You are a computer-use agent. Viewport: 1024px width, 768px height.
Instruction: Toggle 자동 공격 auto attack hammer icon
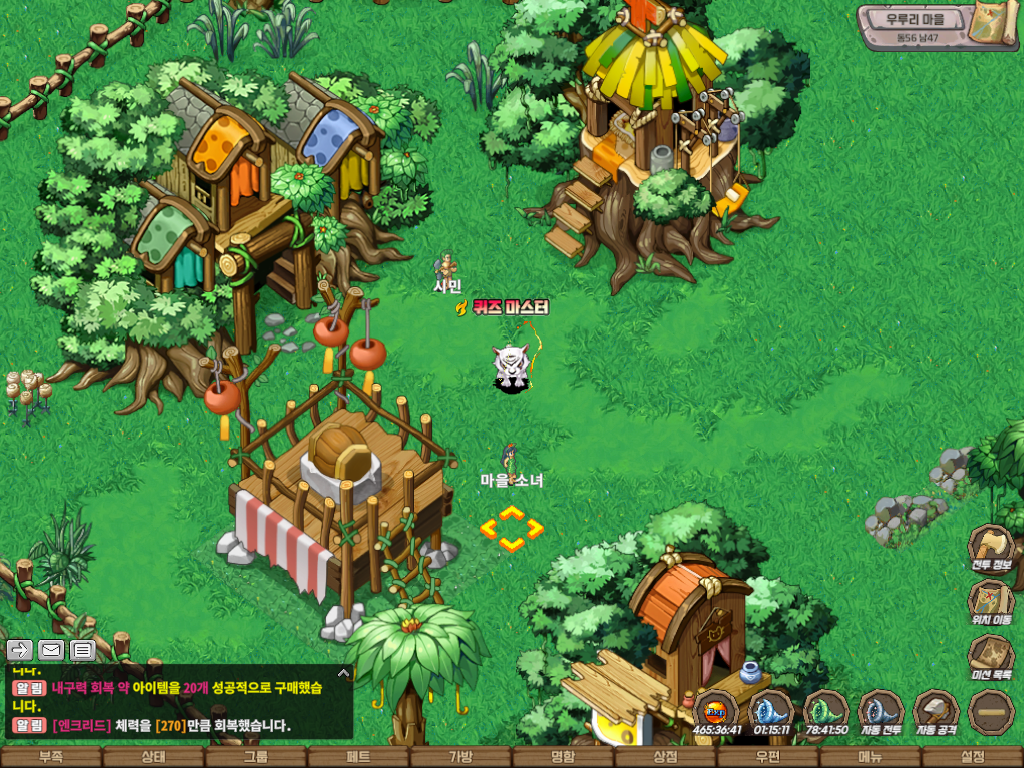pyautogui.click(x=936, y=711)
